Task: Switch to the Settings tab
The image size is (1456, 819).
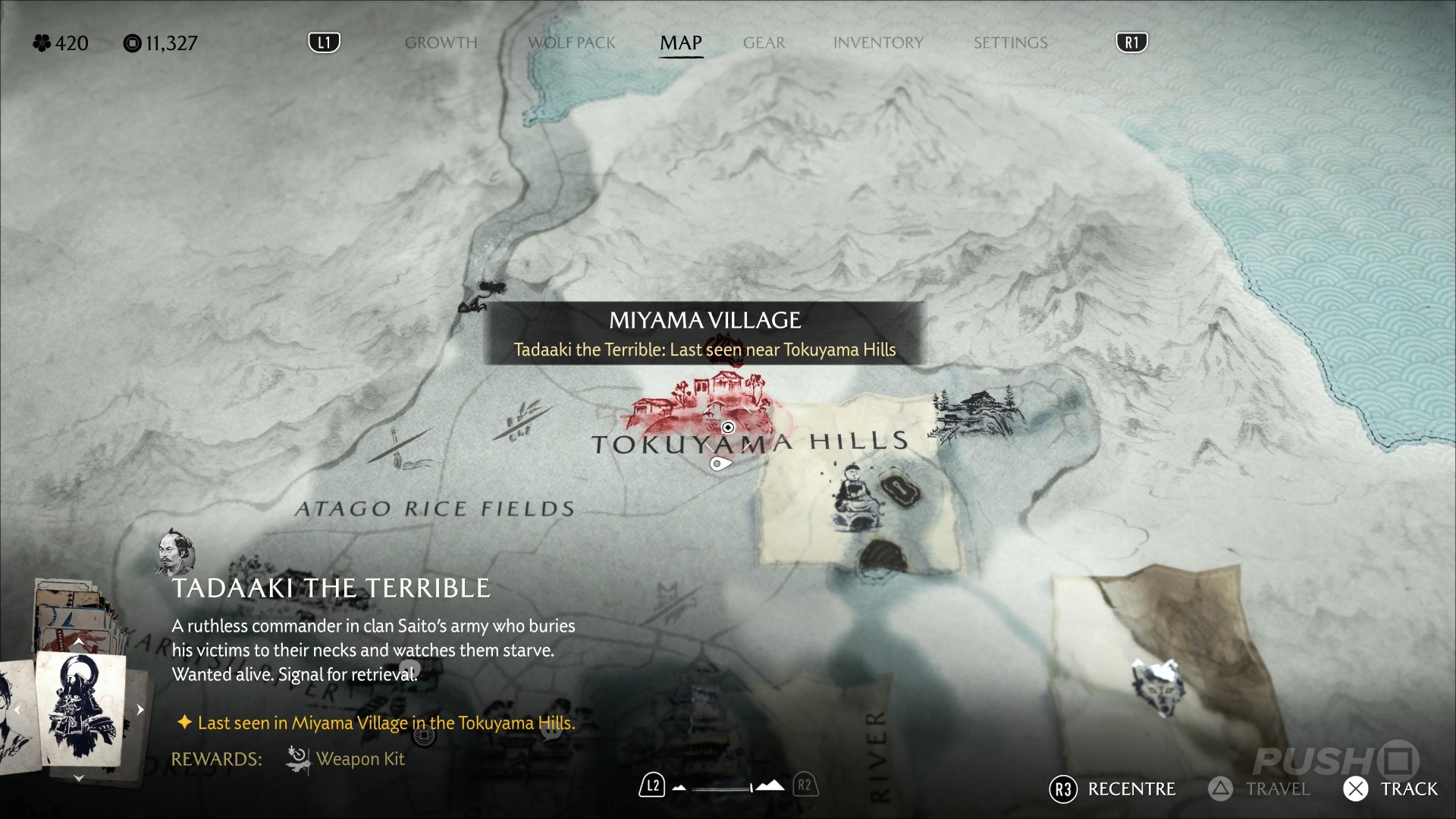Action: [x=1010, y=42]
